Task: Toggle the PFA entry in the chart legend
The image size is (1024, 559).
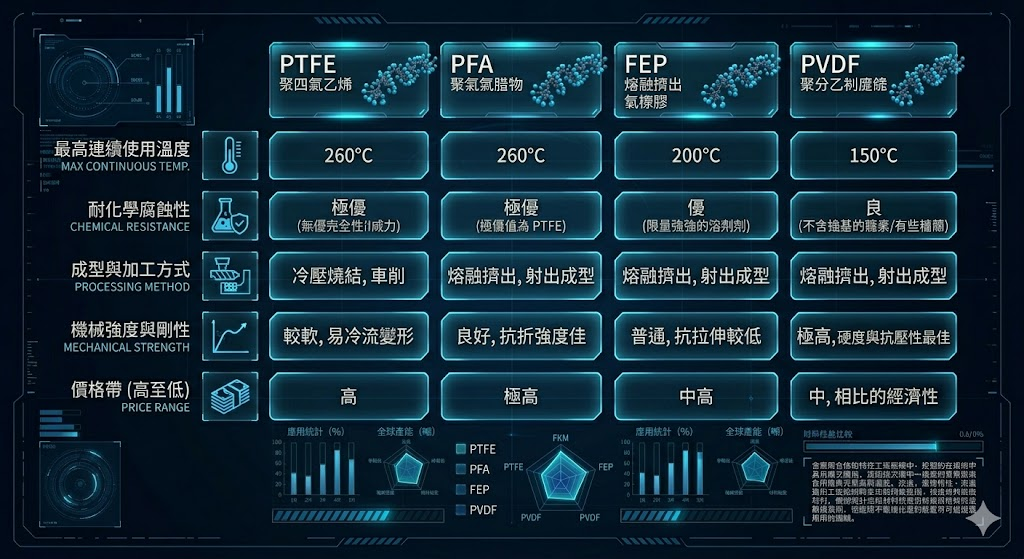Action: click(x=474, y=469)
